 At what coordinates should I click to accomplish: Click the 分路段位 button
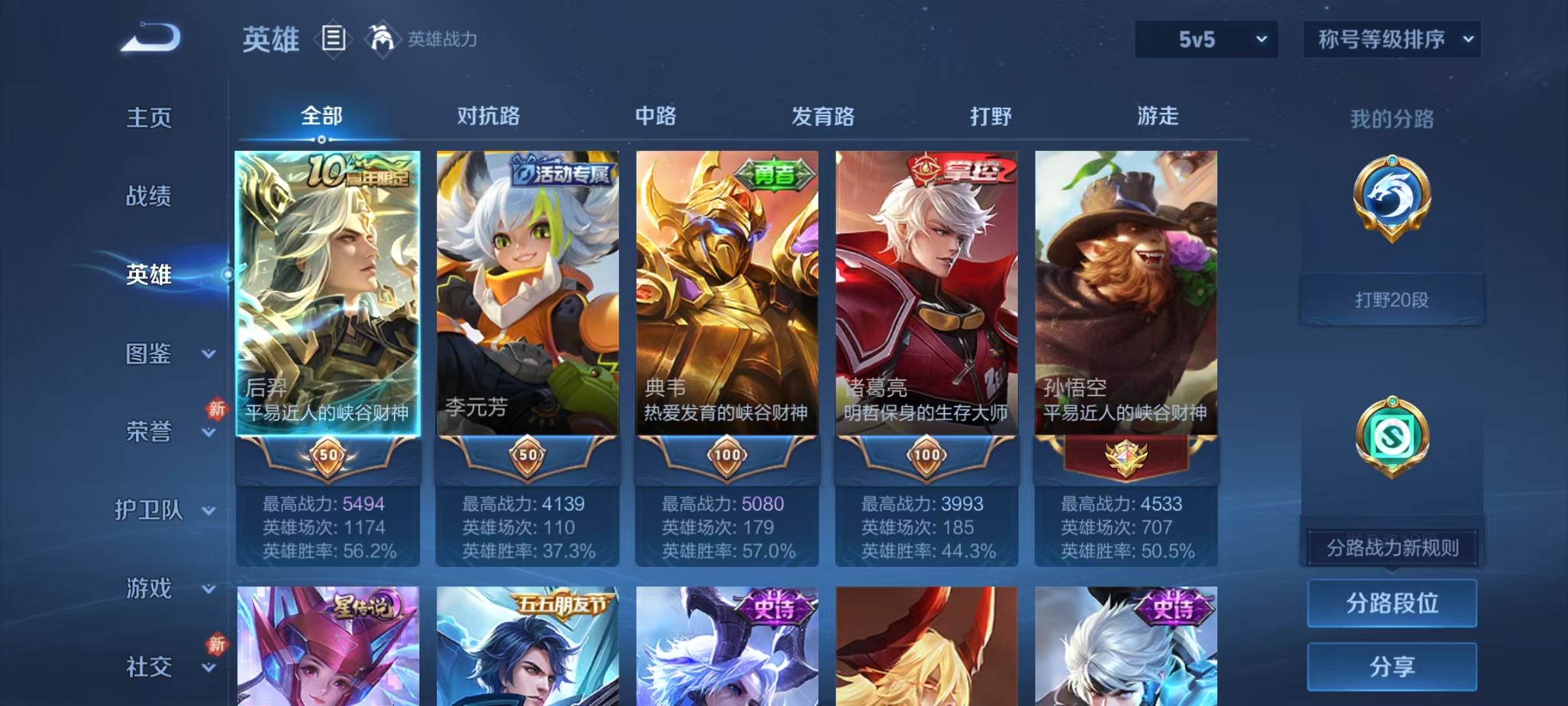1392,603
